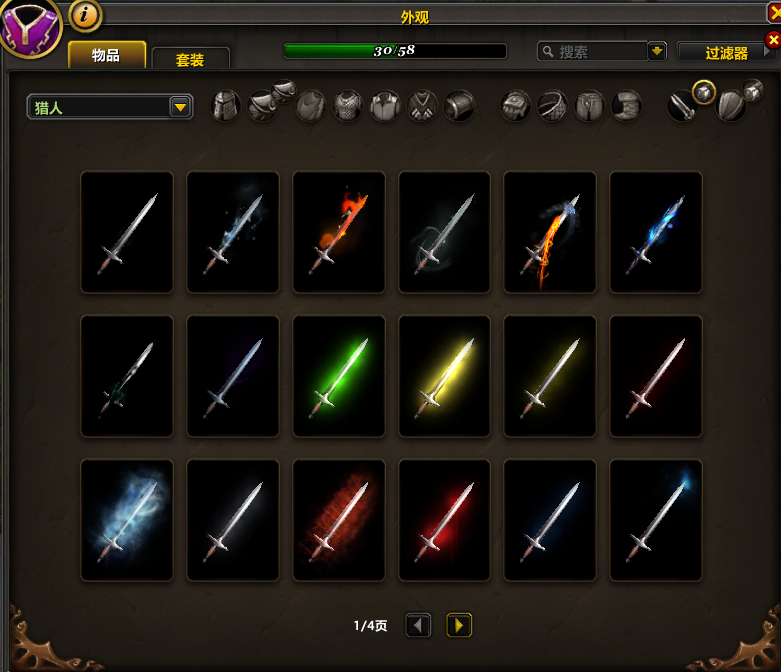Screen dimensions: 781x672
Task: Choose the belt slot icon
Action: (553, 105)
